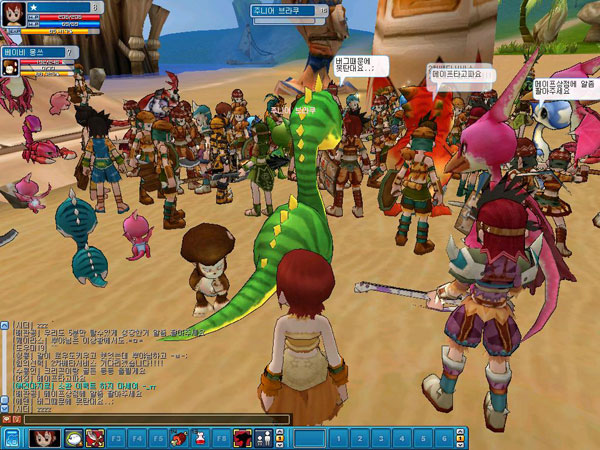Select numbered quick slot 1
The height and width of the screenshot is (450, 600).
pyautogui.click(x=341, y=438)
